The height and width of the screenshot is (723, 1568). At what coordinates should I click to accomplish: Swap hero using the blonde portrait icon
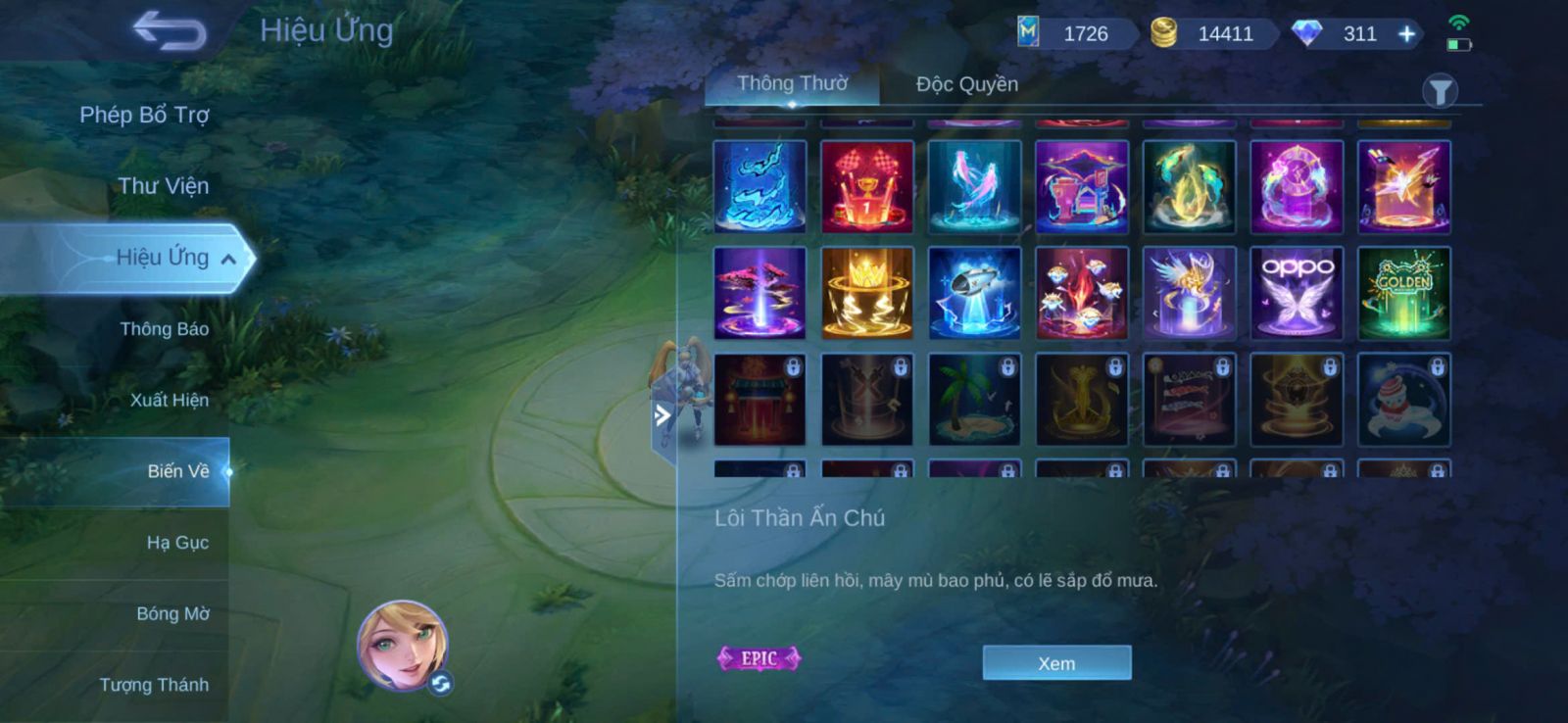click(x=403, y=646)
